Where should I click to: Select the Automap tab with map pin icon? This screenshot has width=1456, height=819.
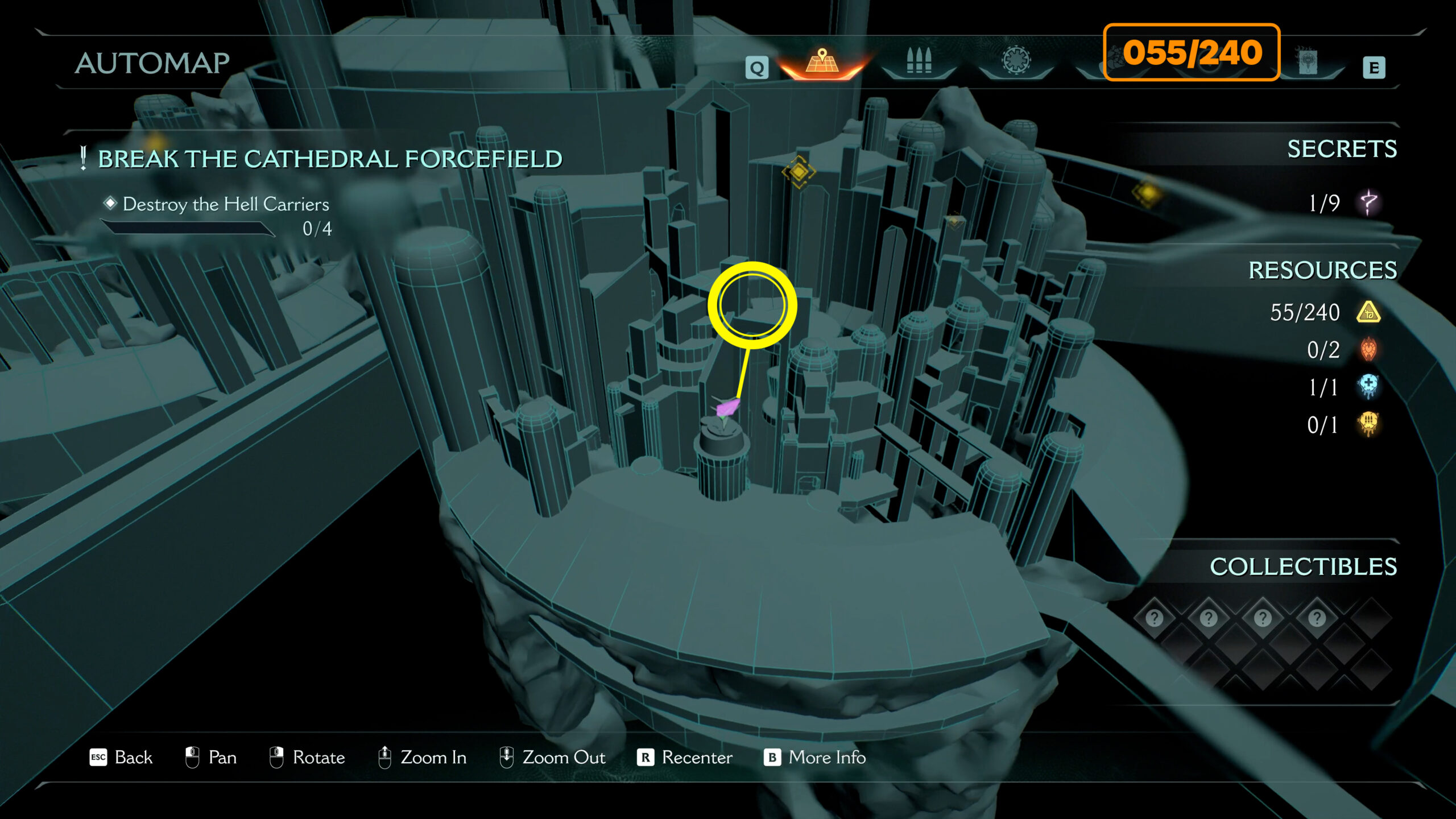pos(822,61)
